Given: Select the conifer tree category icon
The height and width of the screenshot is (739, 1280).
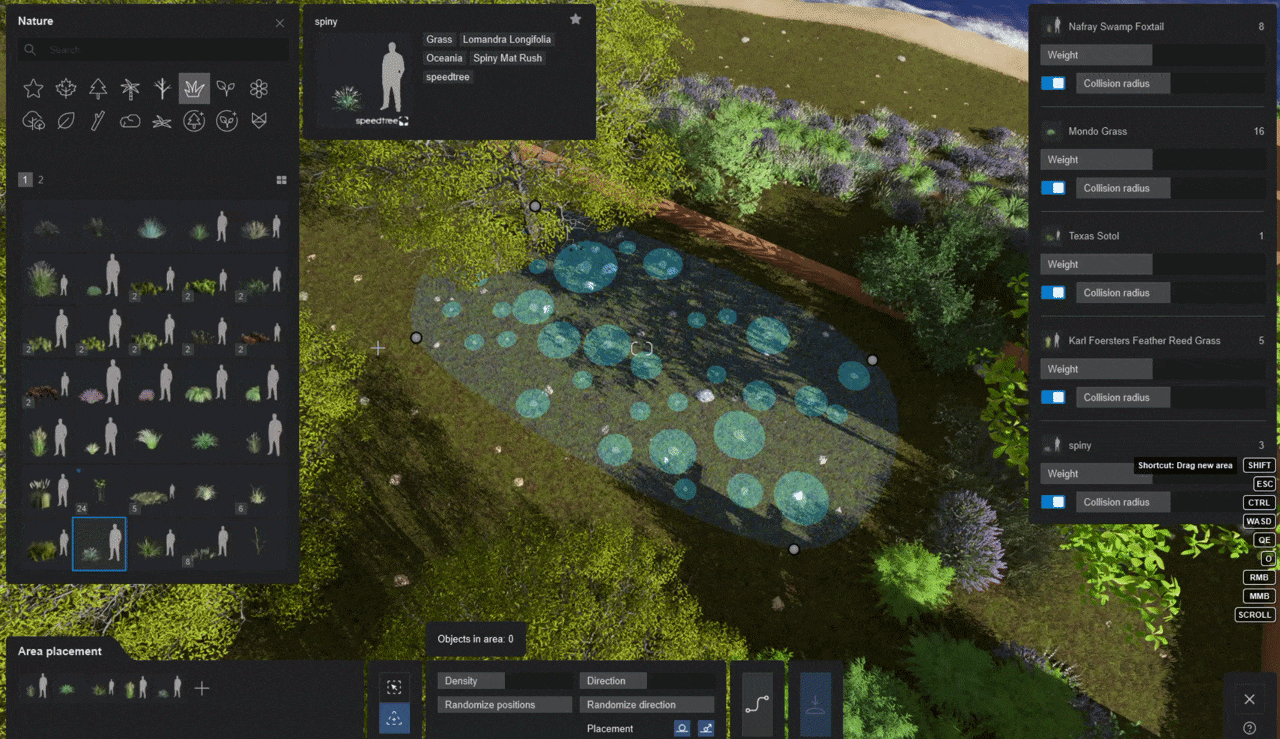Looking at the screenshot, I should coord(98,89).
